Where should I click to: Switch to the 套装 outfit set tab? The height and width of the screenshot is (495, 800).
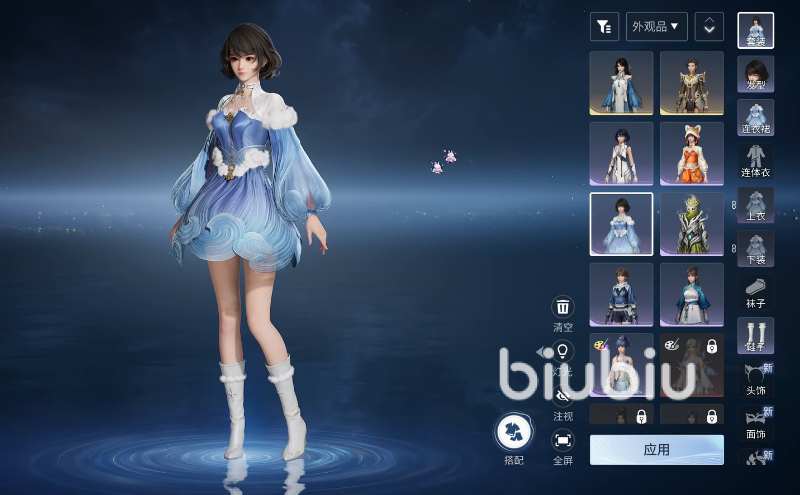[755, 30]
